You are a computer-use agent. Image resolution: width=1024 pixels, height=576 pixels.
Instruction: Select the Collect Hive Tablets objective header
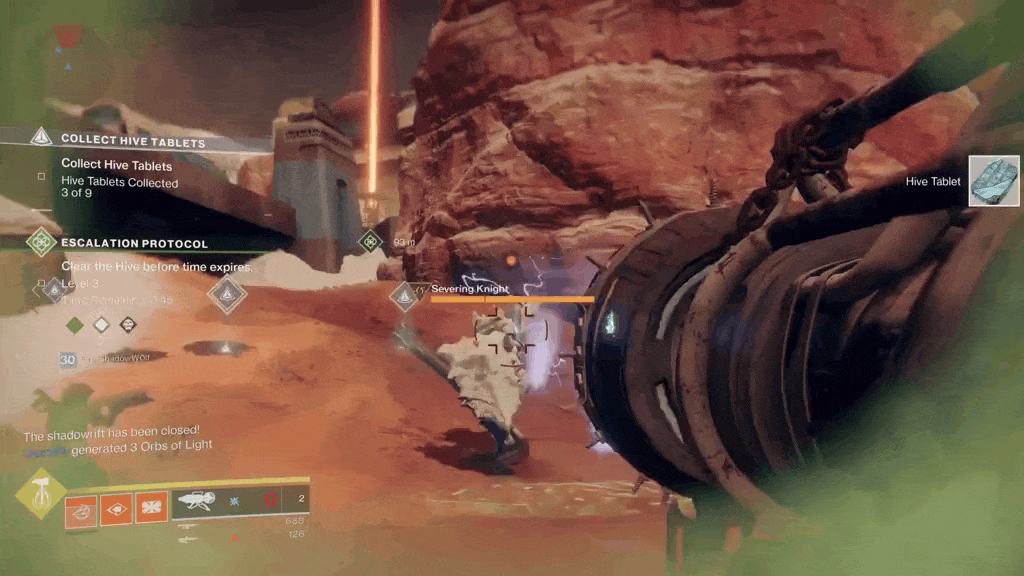[132, 140]
